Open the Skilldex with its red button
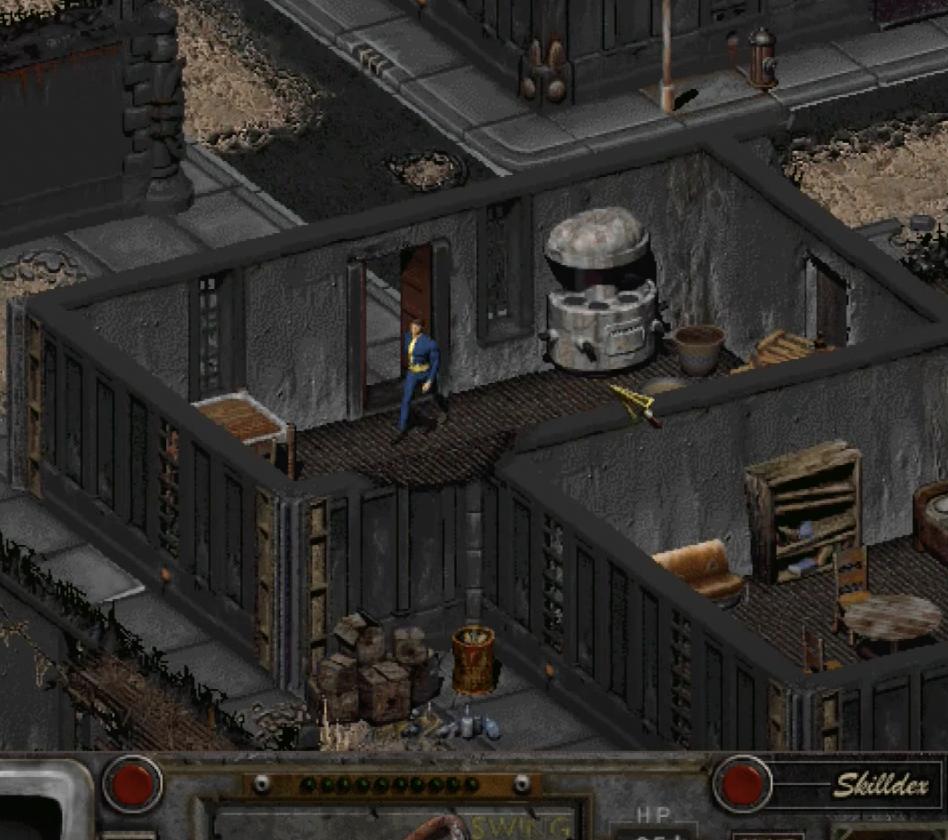948x840 pixels. coord(742,784)
